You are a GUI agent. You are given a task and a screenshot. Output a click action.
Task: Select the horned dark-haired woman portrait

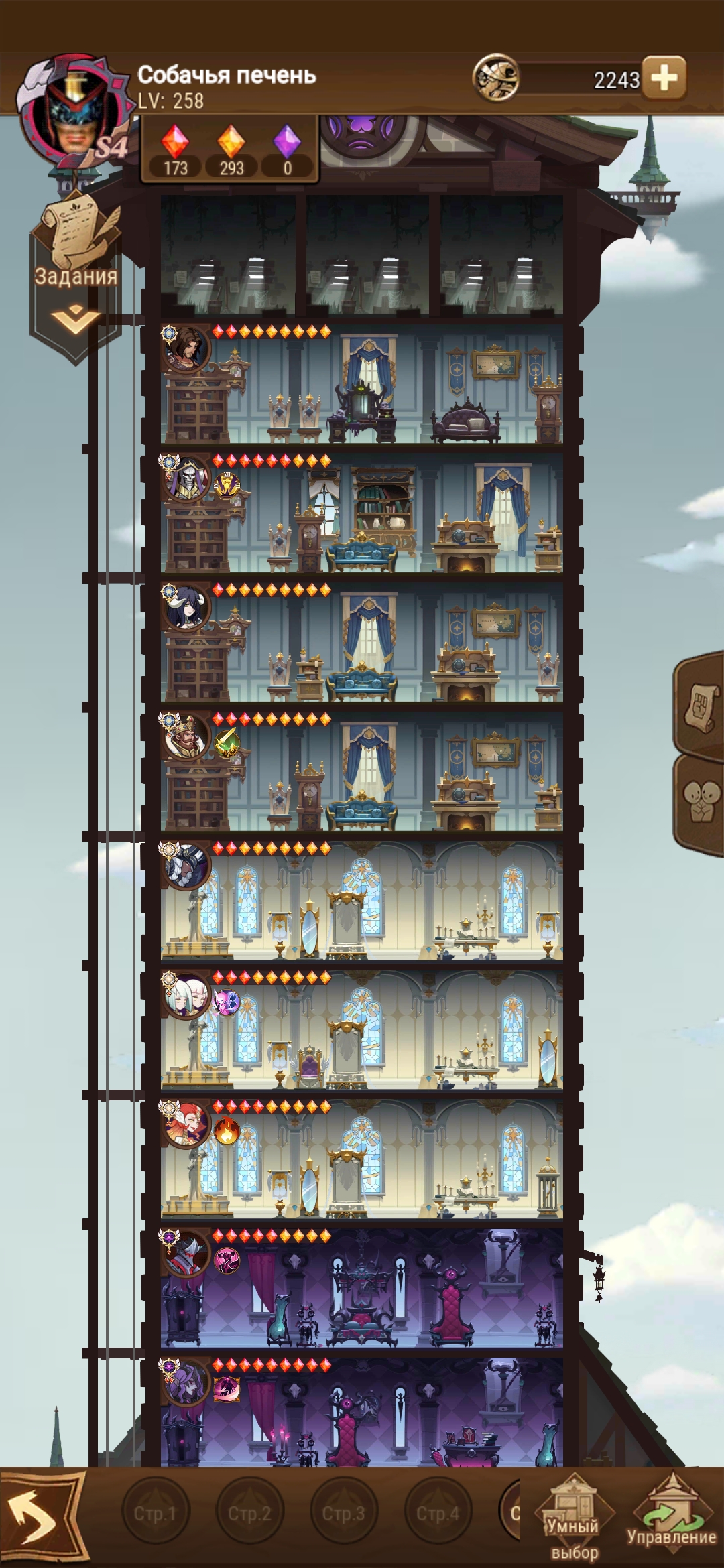point(187,608)
